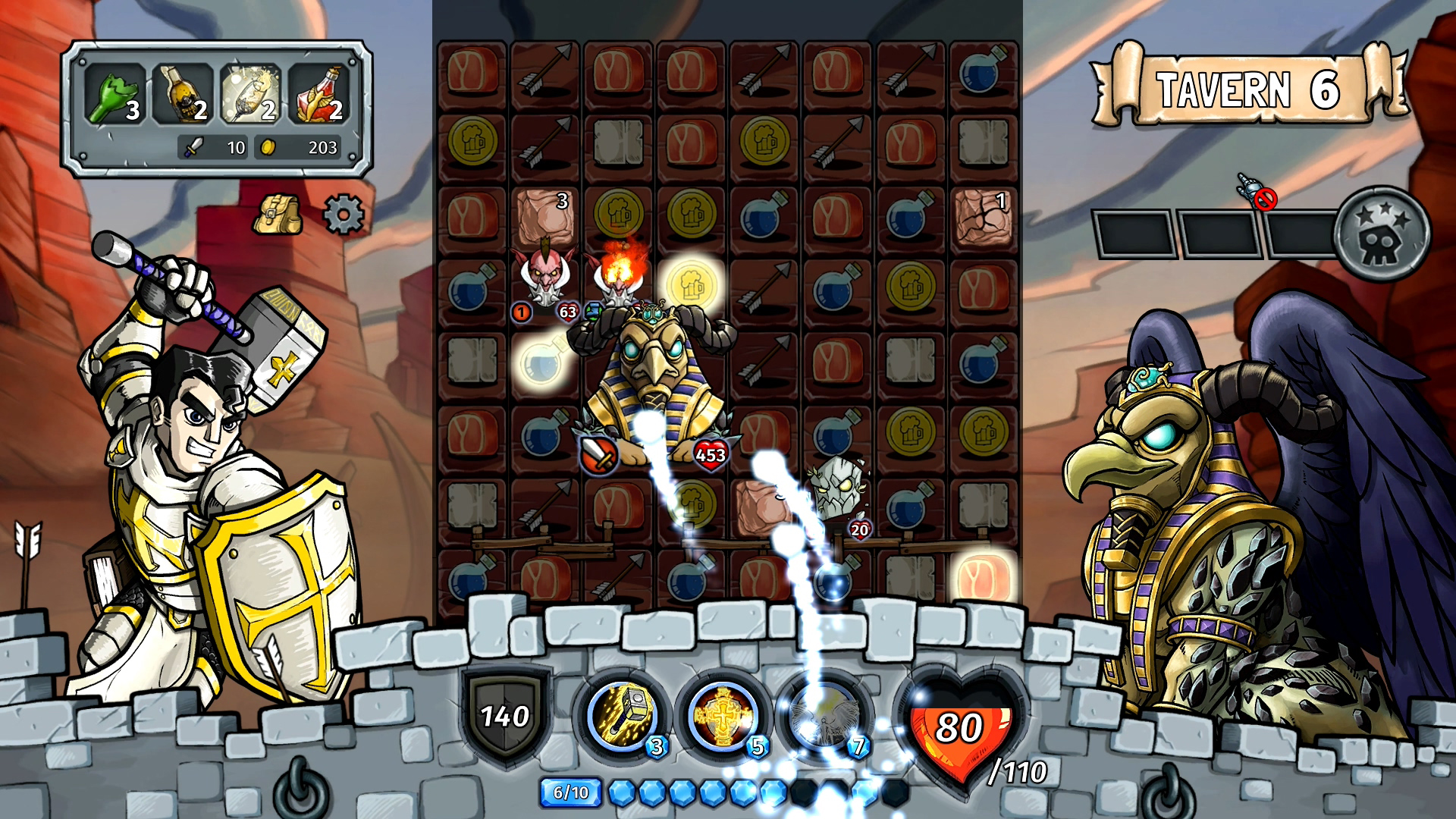Screen dimensions: 1456x819
Task: Use the splashing champagne glass item
Action: click(x=250, y=93)
